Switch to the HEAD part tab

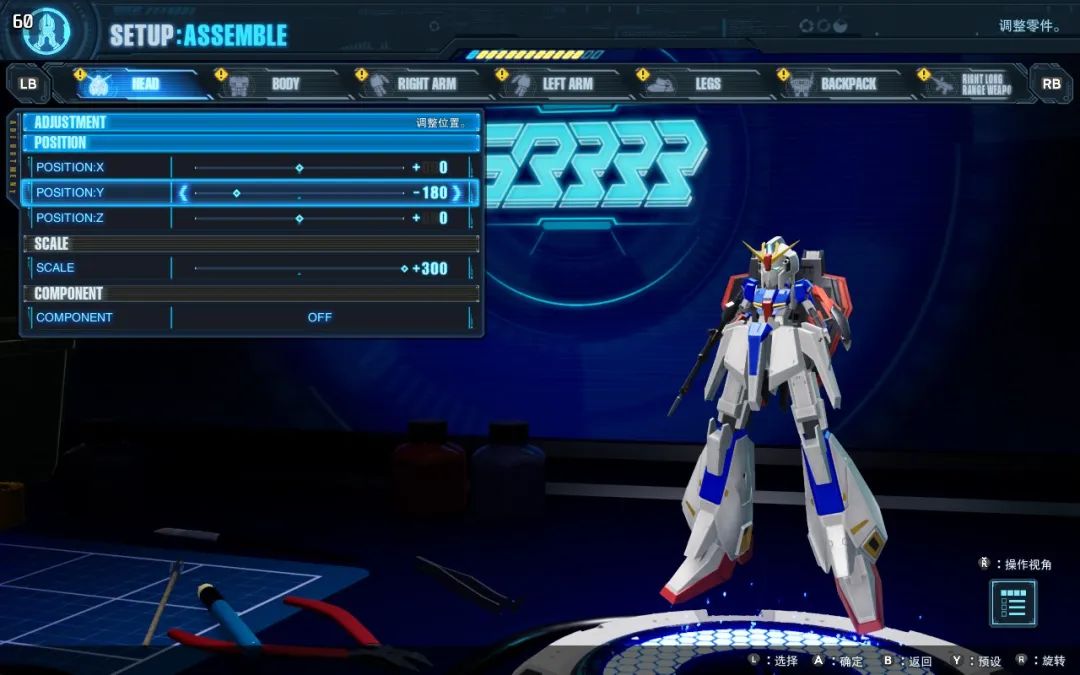coord(135,84)
